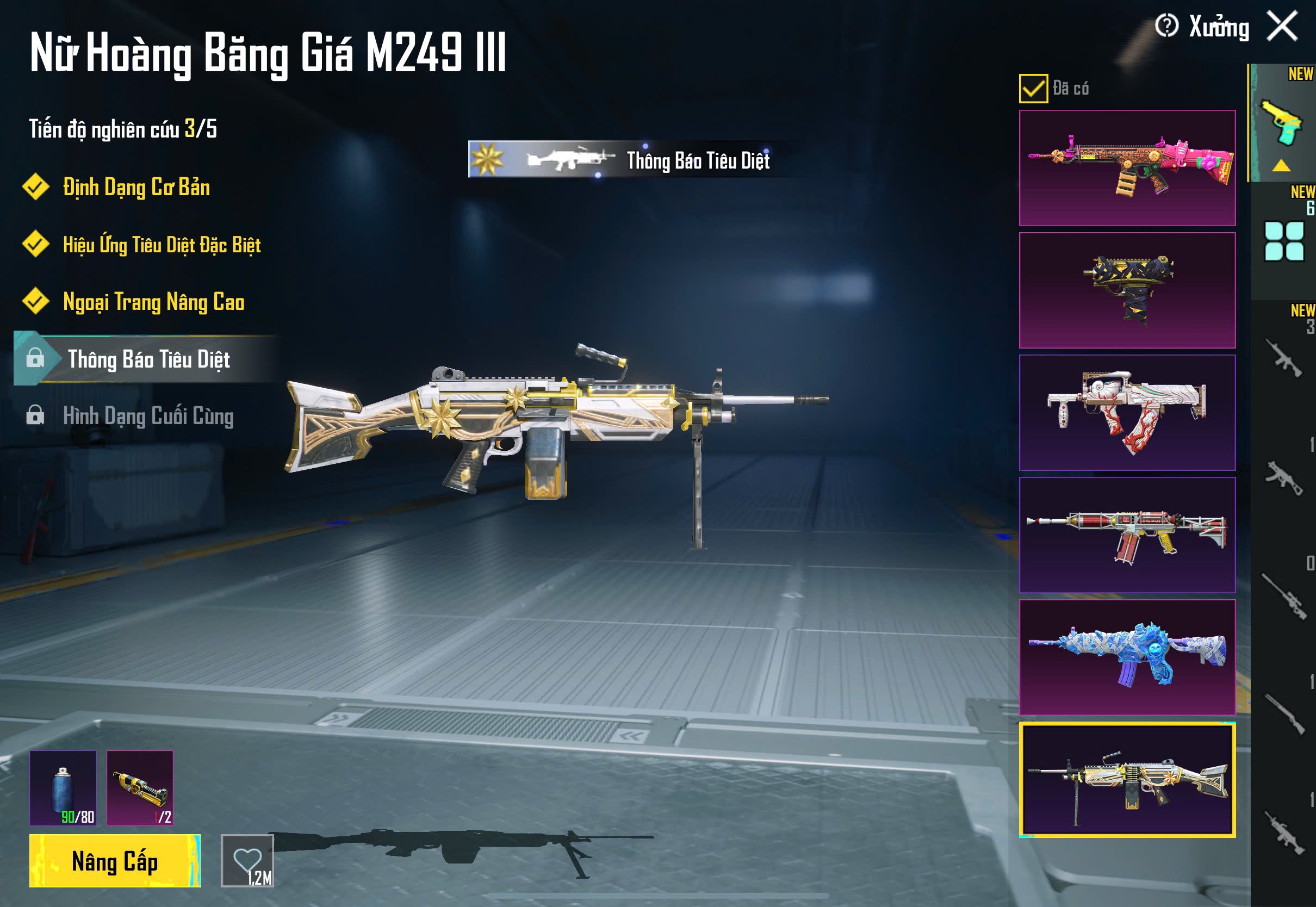
Task: Close the workshop screen with the X
Action: click(x=1282, y=26)
